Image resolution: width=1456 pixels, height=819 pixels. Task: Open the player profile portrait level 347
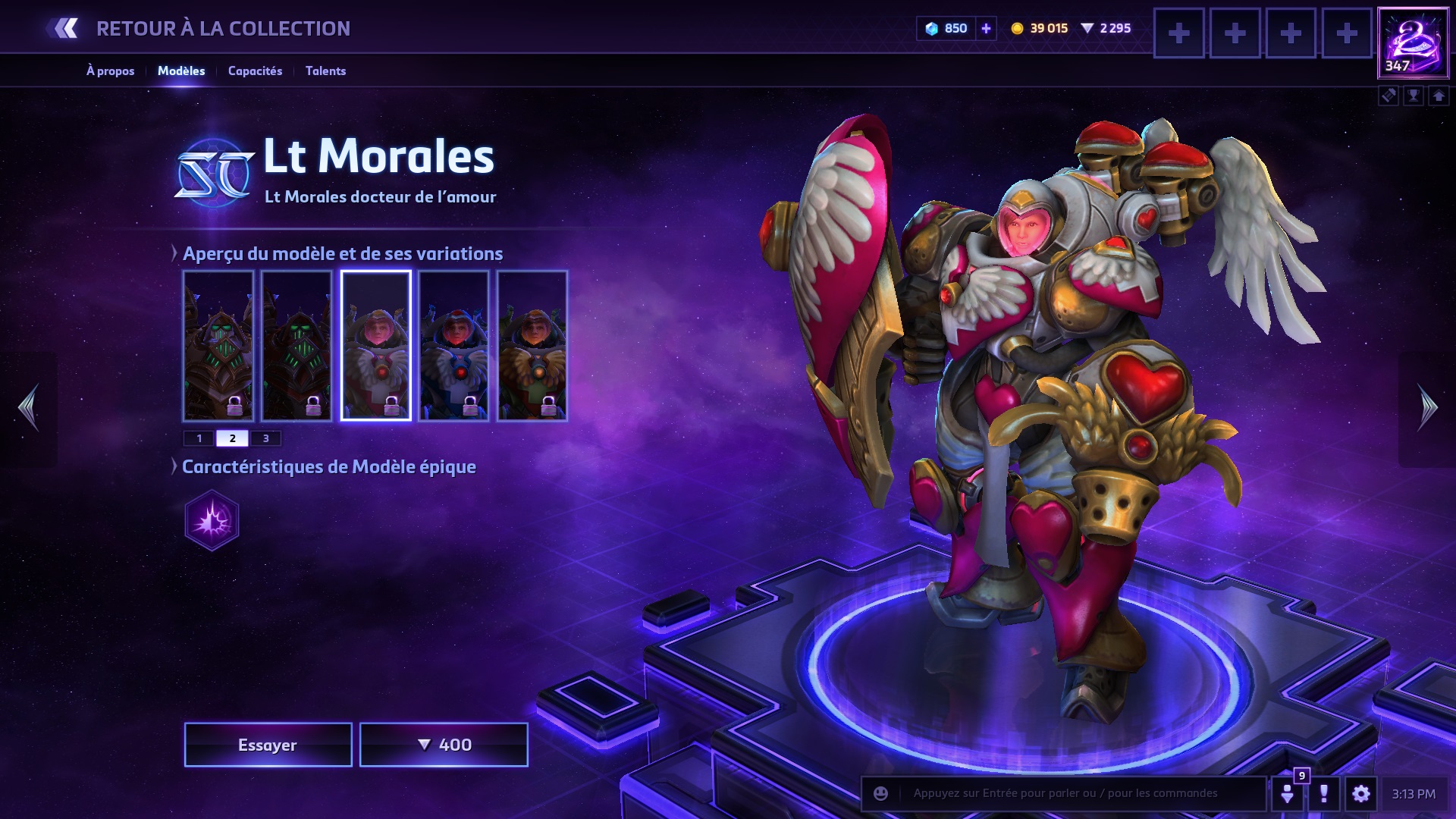tap(1413, 43)
